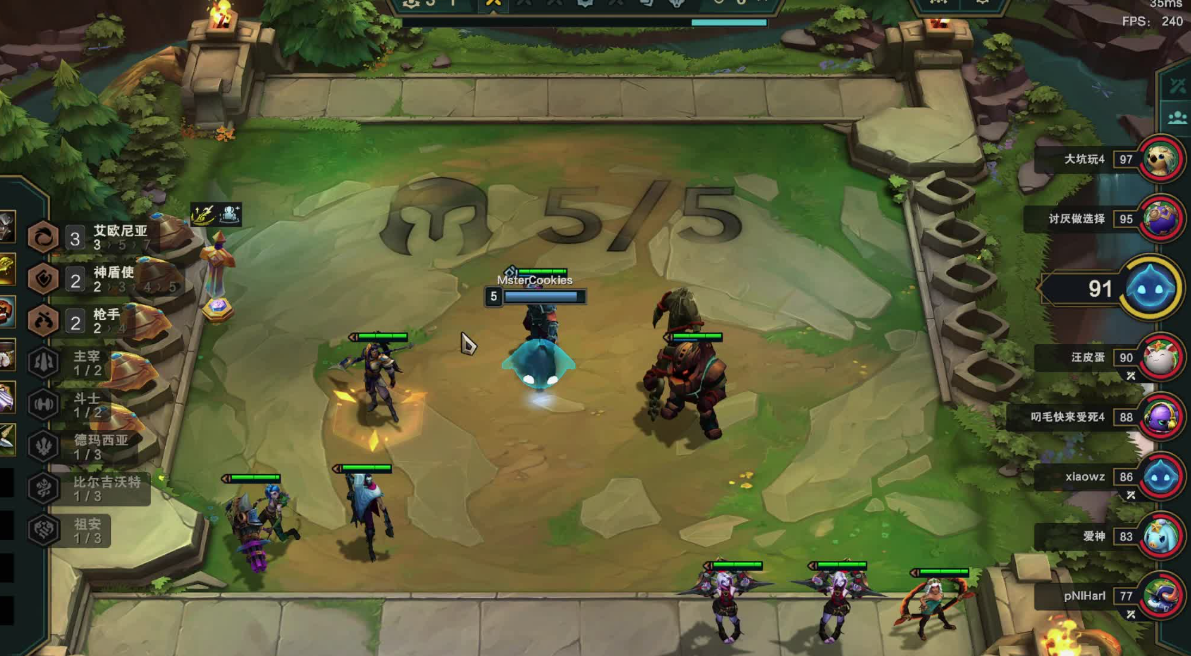Switch to the players list tab

[x=1176, y=118]
